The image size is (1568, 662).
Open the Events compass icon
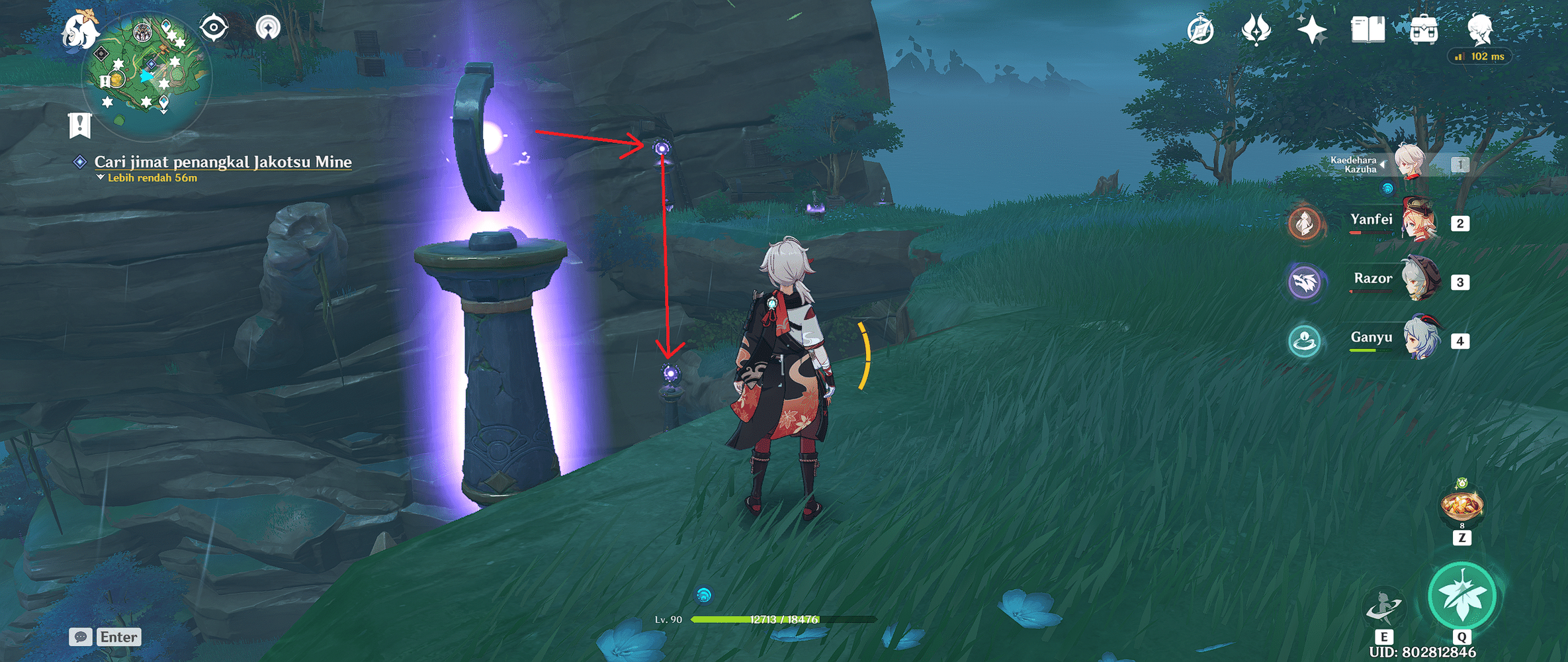1199,29
